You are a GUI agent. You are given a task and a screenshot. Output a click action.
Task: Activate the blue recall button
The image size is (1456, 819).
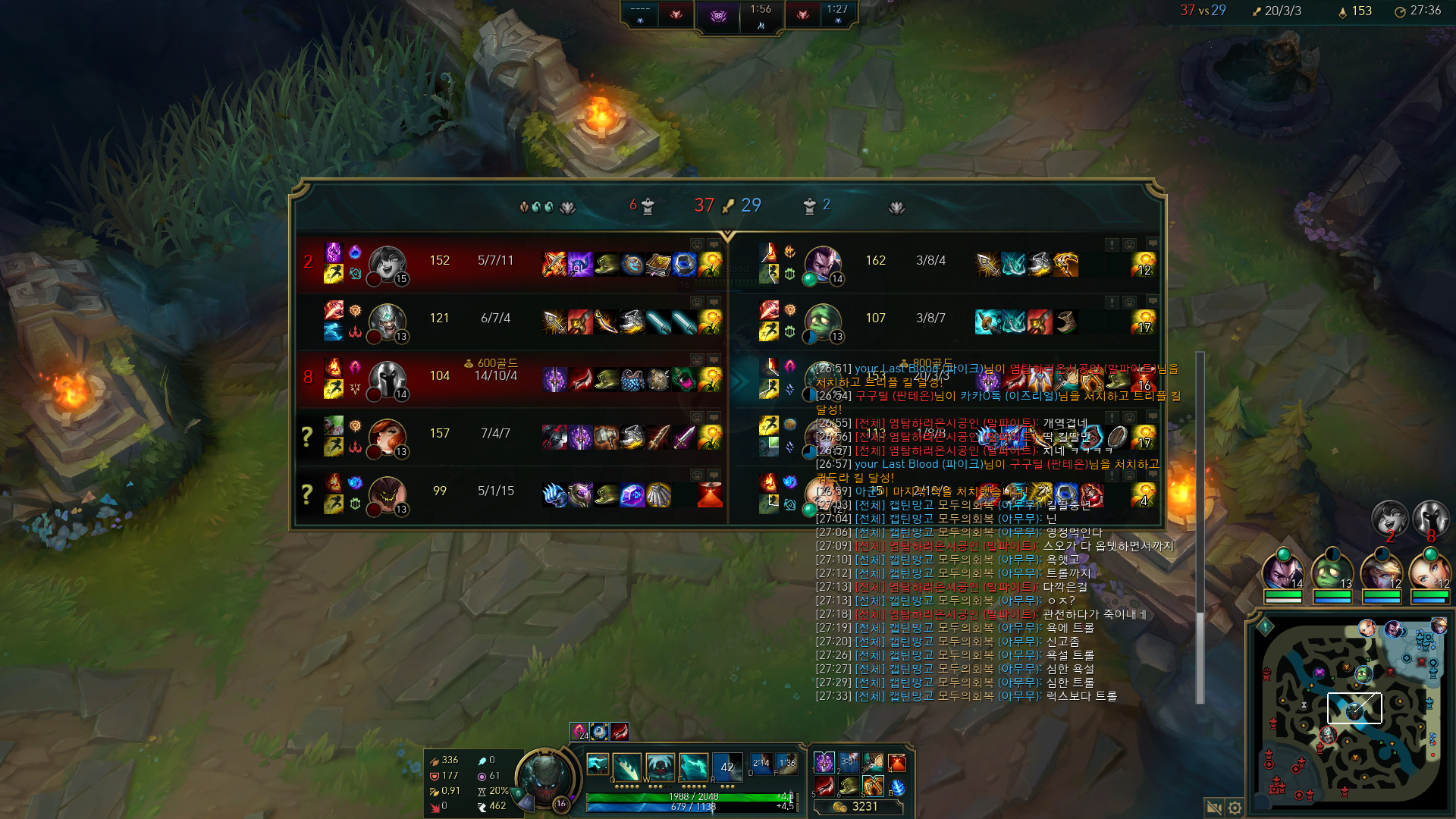[x=897, y=787]
